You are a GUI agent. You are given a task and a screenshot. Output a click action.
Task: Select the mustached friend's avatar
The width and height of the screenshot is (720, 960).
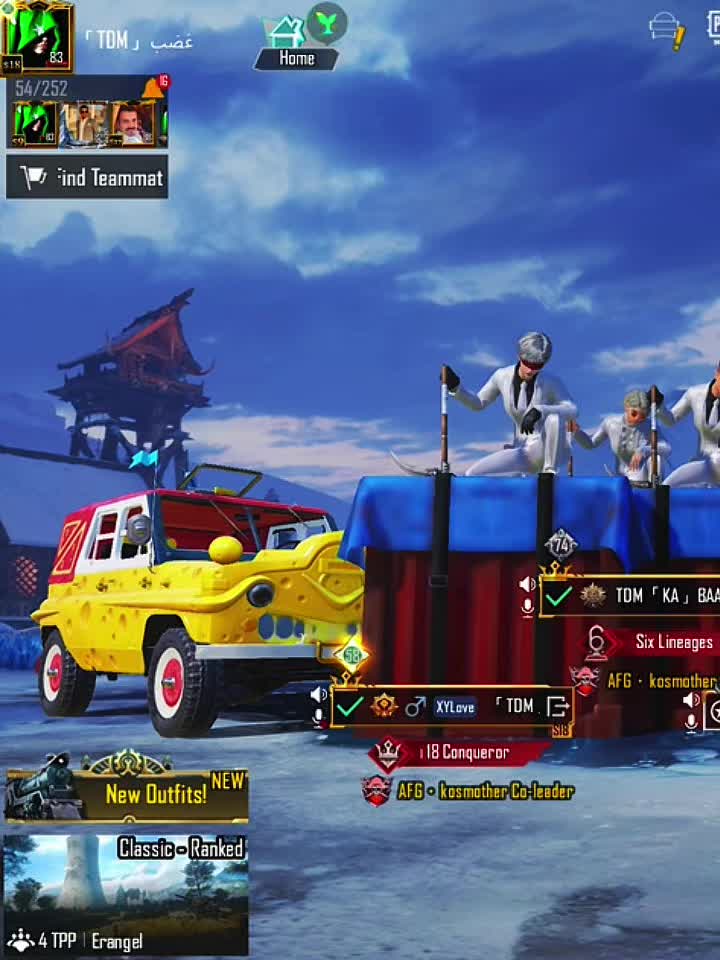coord(132,124)
